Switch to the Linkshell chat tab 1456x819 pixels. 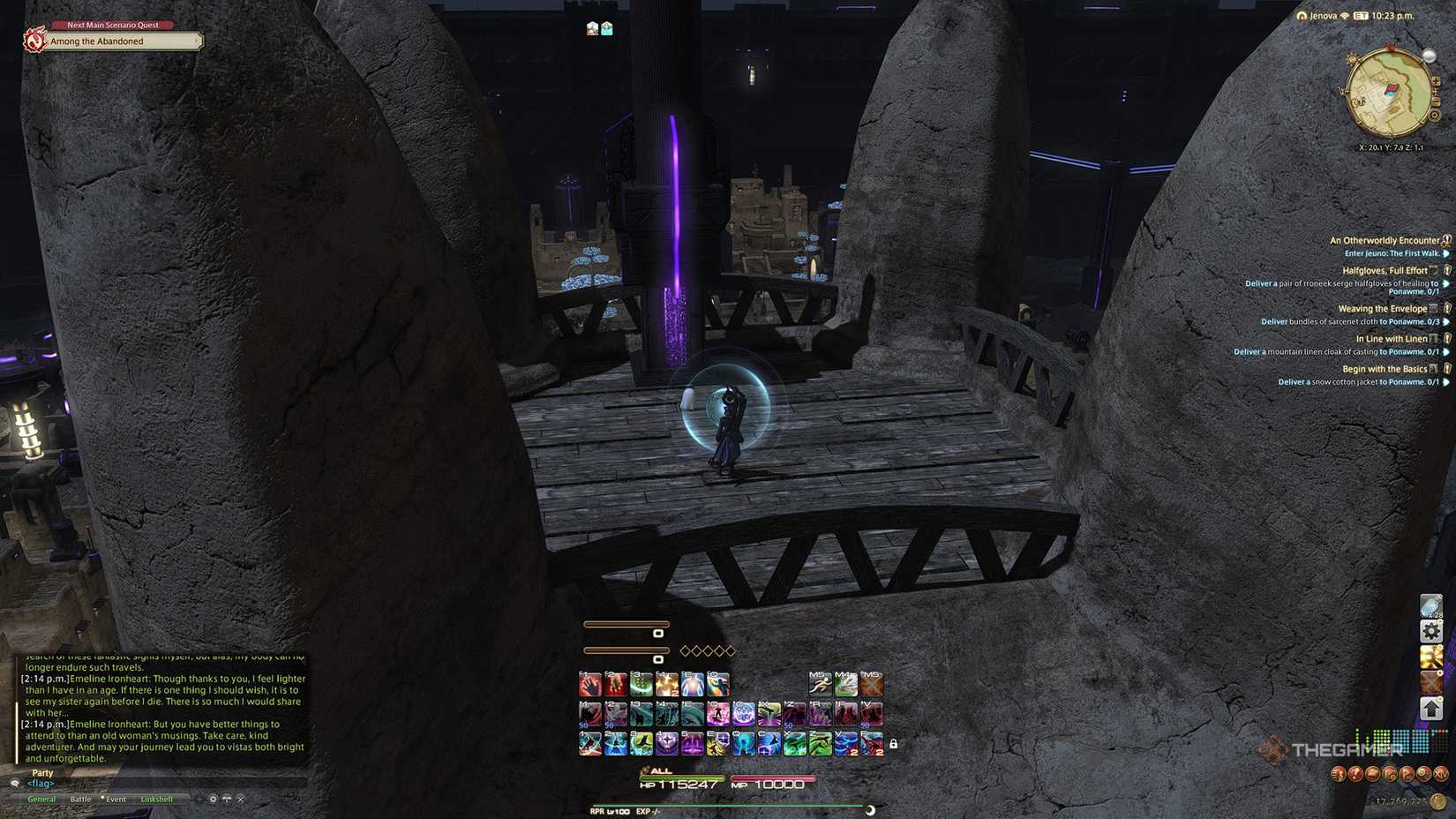(156, 799)
